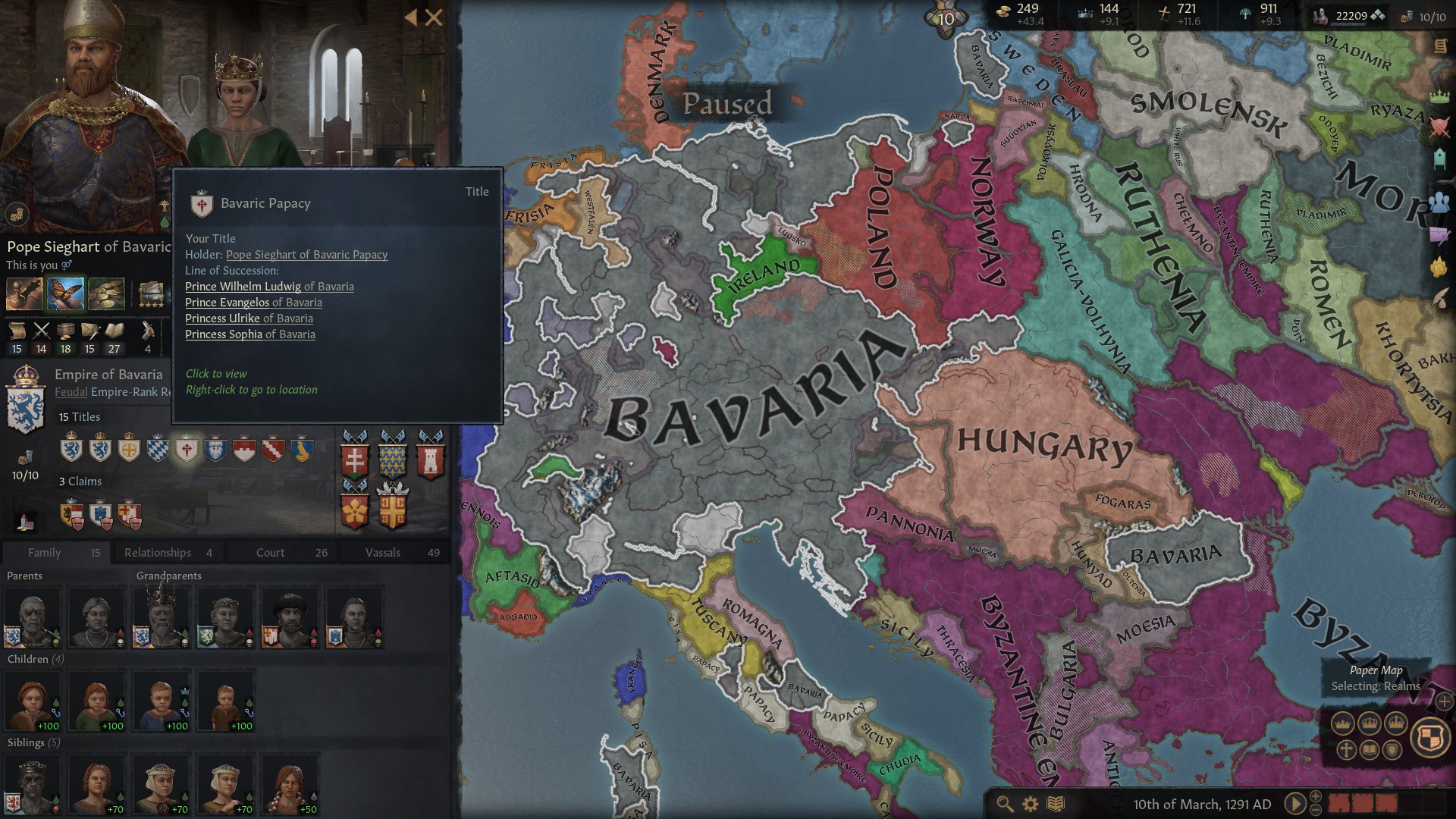The height and width of the screenshot is (819, 1456).
Task: Open the Council throne icon on right edge
Action: tap(1440, 158)
